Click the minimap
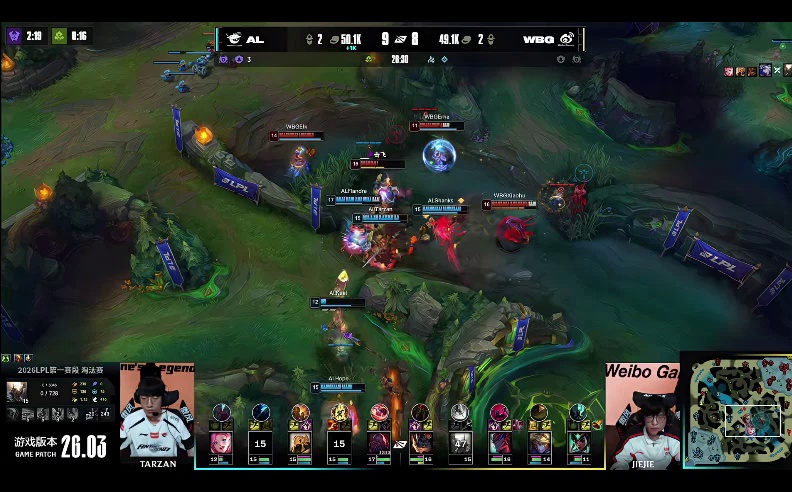Viewport: 792px width, 492px height. 736,409
